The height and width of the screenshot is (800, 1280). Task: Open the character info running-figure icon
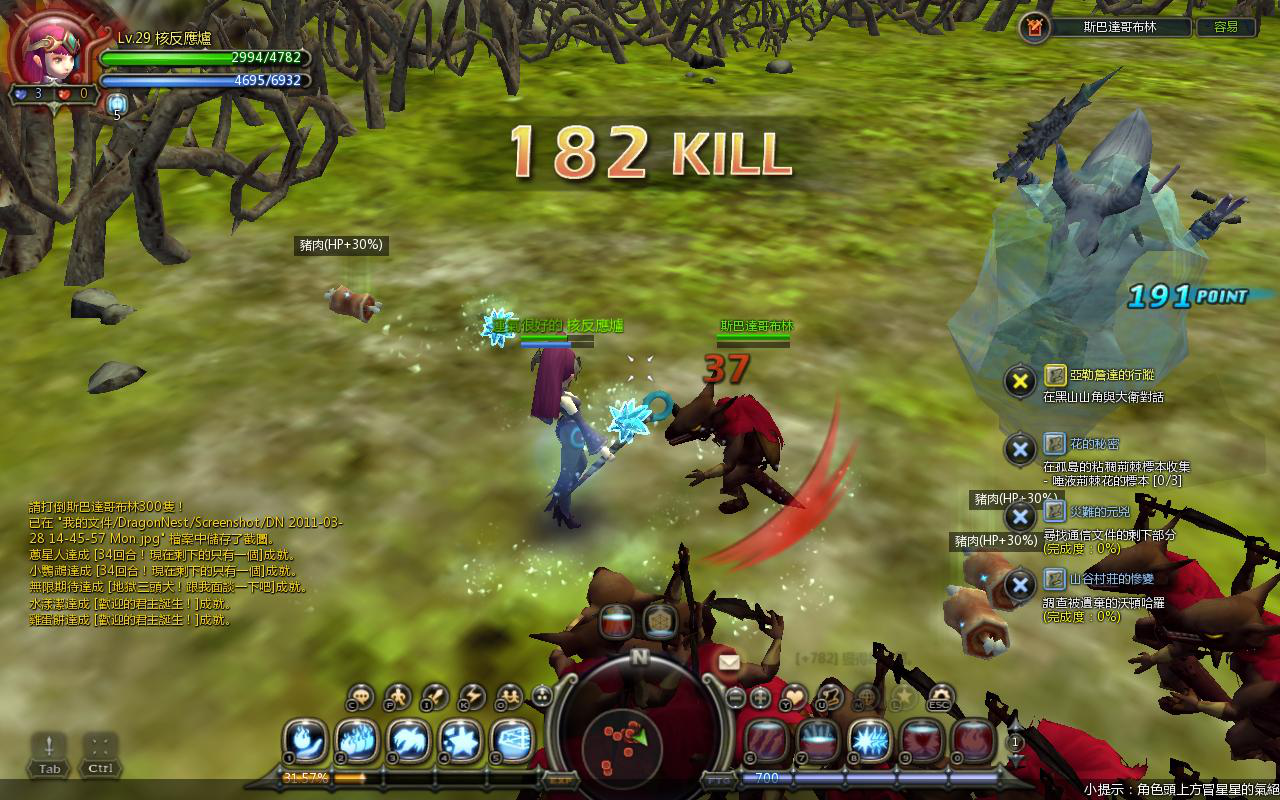tap(398, 696)
